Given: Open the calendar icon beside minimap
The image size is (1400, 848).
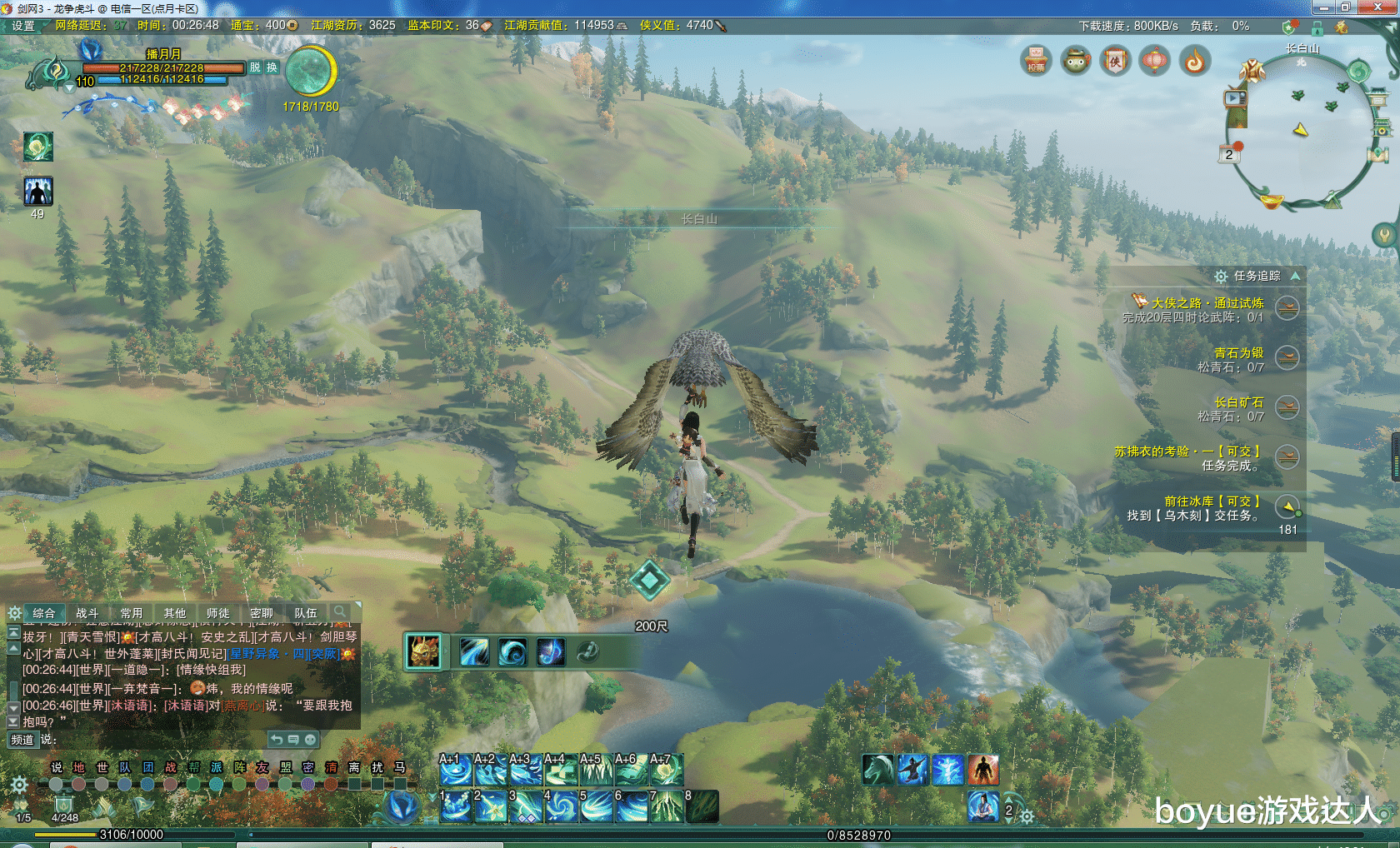Looking at the screenshot, I should [x=1228, y=155].
